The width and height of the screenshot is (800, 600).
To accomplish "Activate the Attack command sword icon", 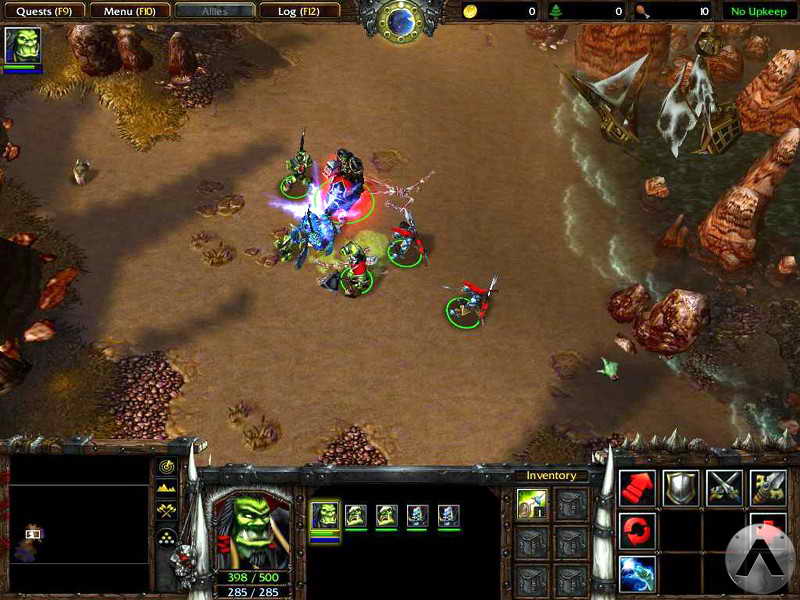I will click(768, 487).
